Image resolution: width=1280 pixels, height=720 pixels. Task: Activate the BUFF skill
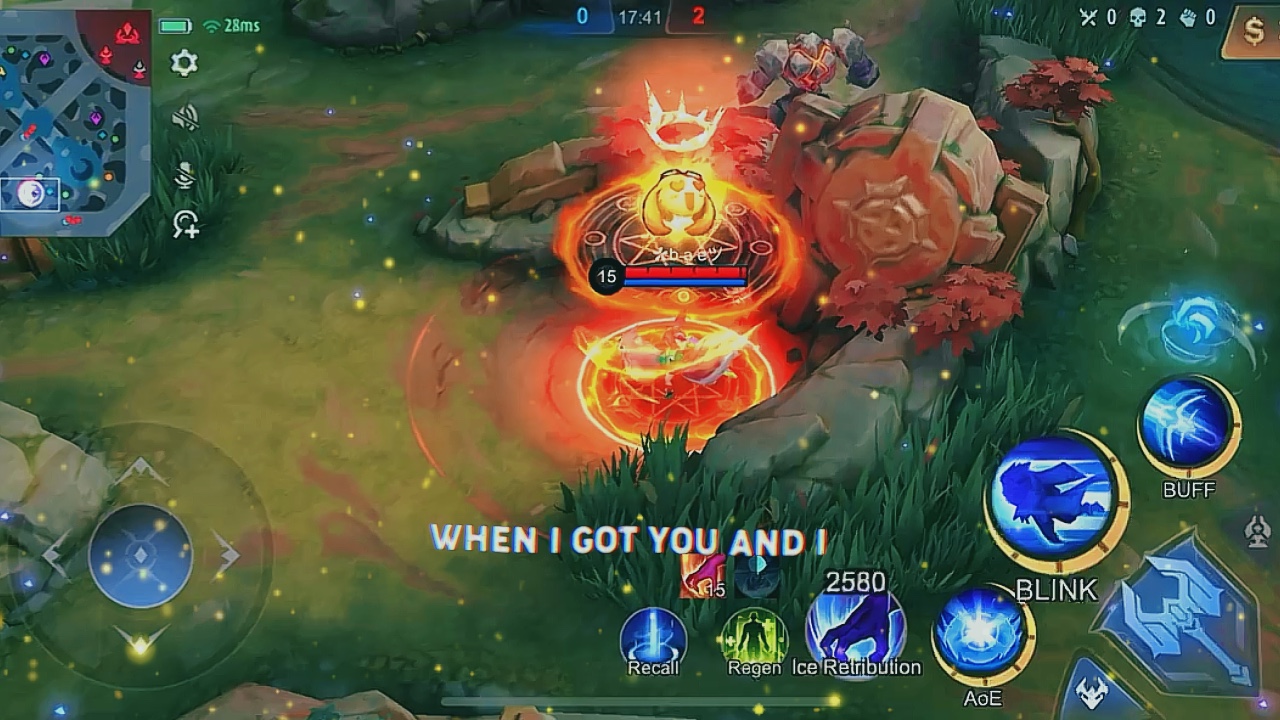pos(1188,425)
